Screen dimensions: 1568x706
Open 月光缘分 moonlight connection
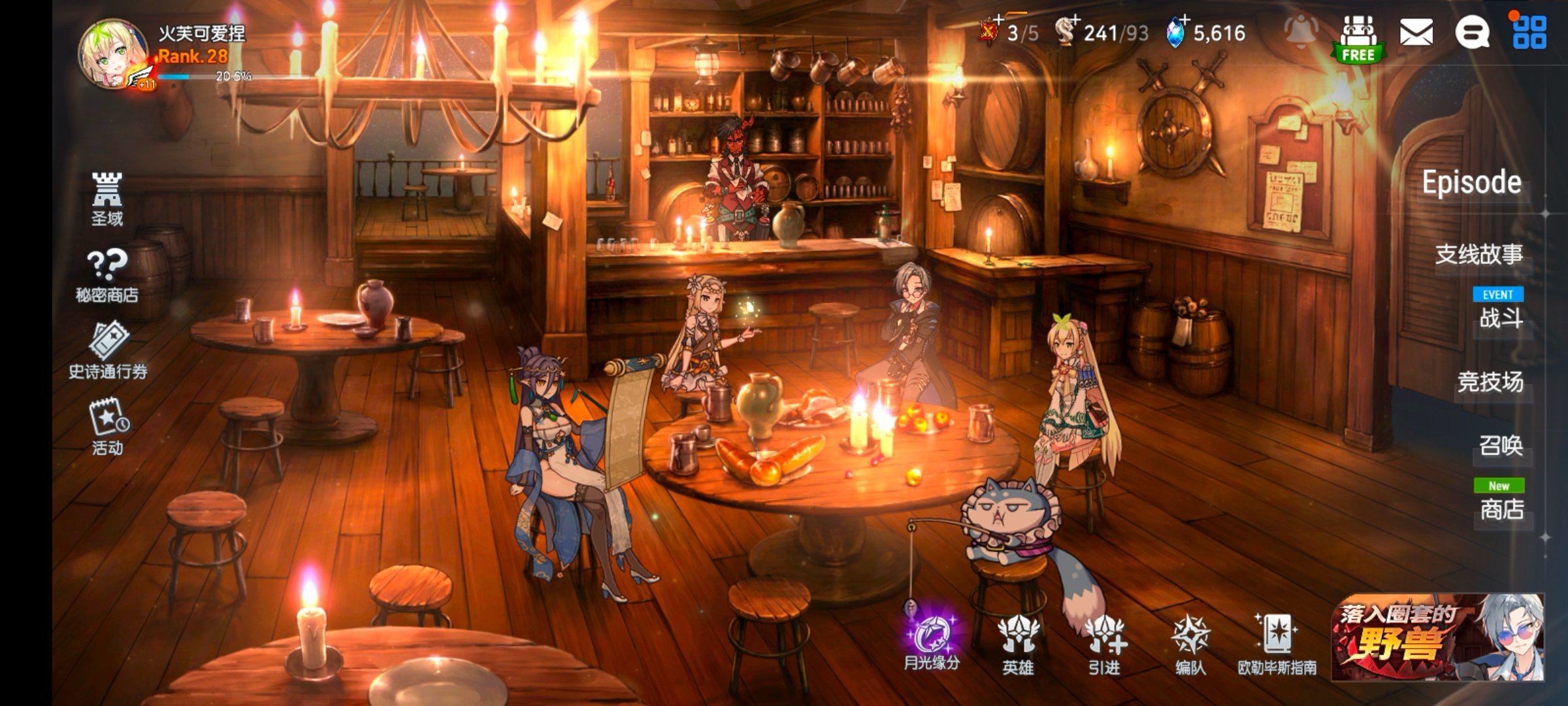click(x=932, y=642)
